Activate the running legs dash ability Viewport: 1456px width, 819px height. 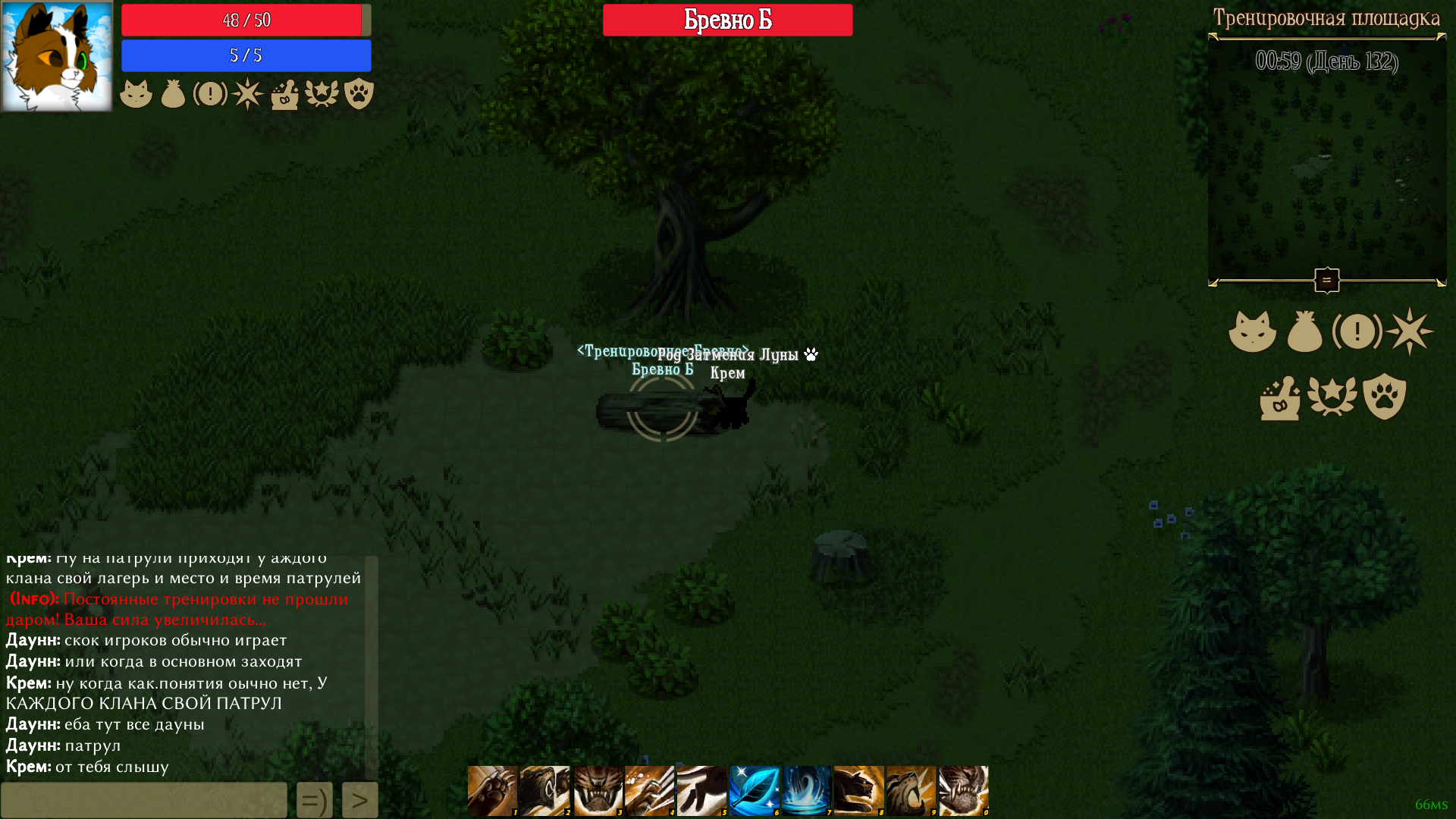point(702,790)
